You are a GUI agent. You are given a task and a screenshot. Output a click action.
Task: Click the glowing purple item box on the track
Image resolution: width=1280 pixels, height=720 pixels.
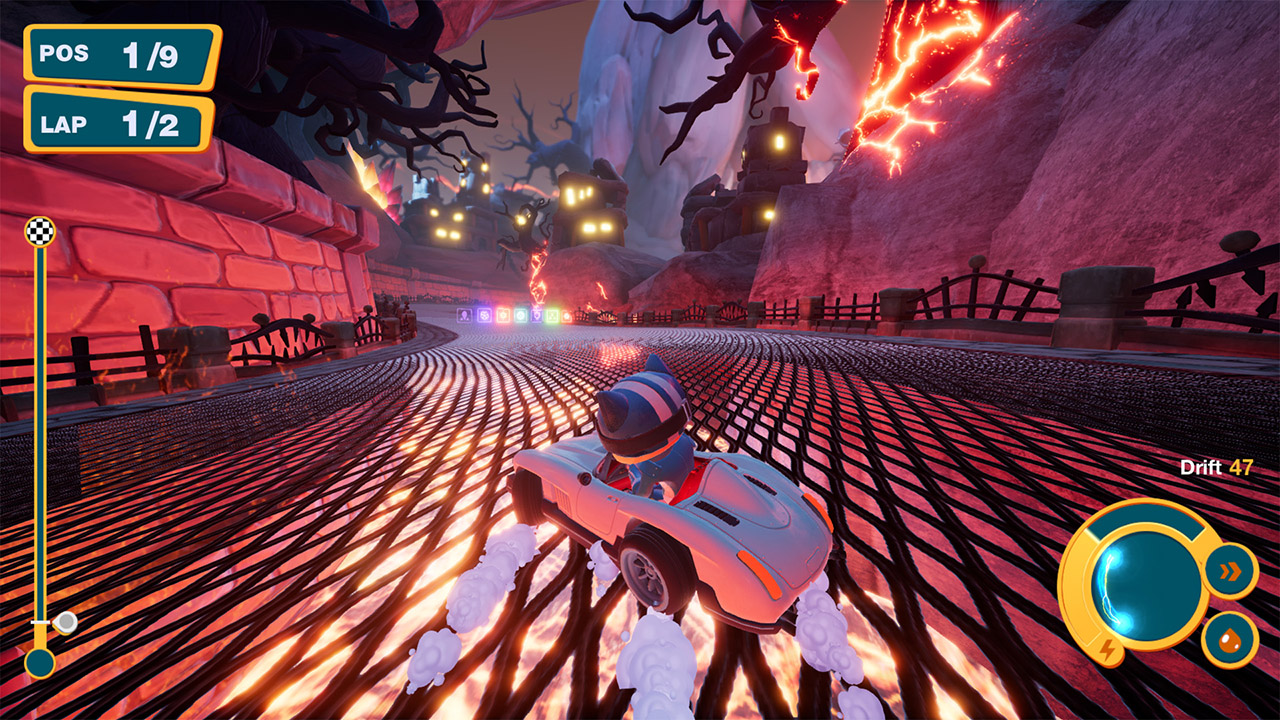[483, 315]
